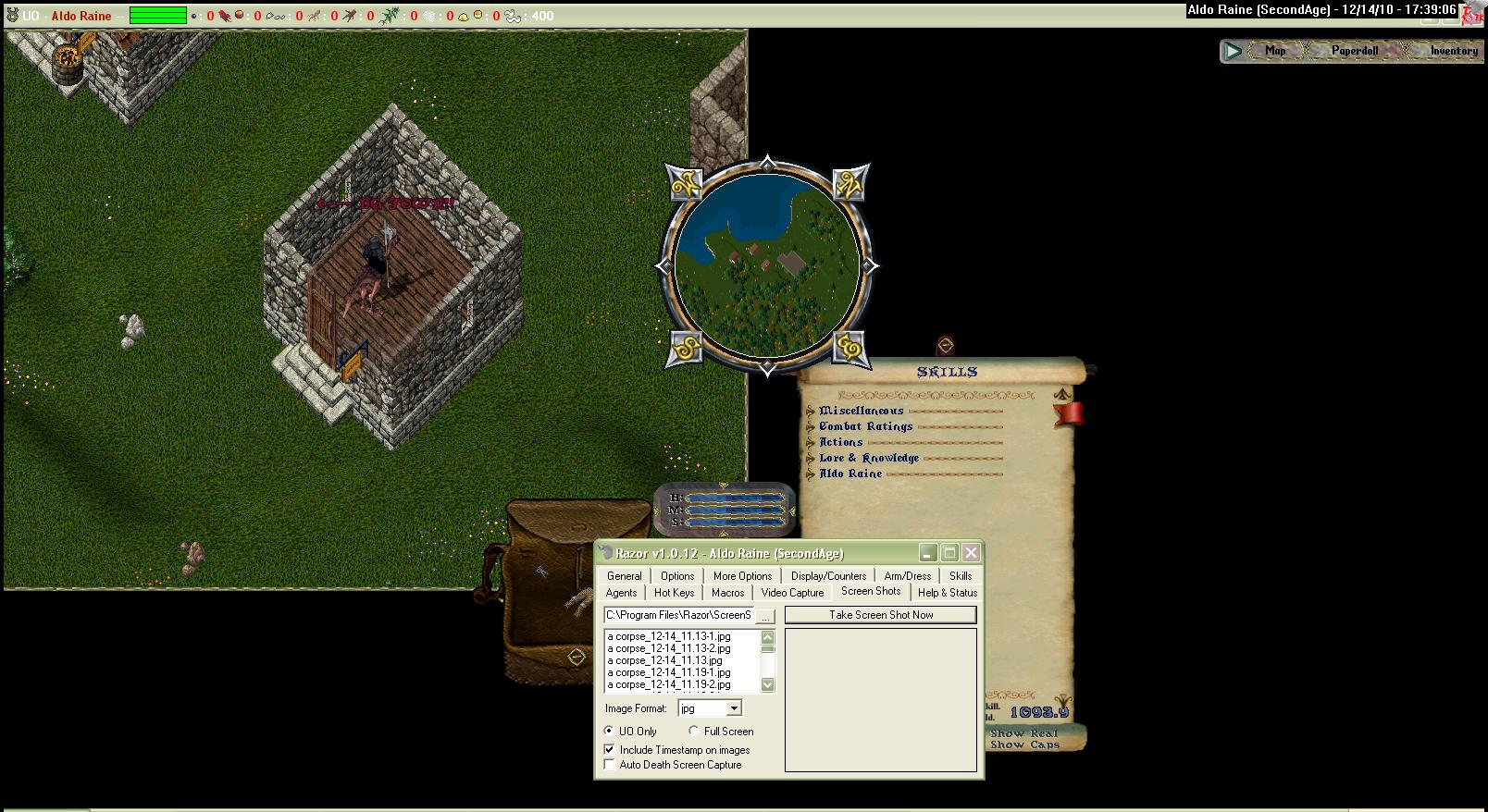Switch to Razor's Hot Keys tab
The image size is (1488, 812).
coord(674,593)
